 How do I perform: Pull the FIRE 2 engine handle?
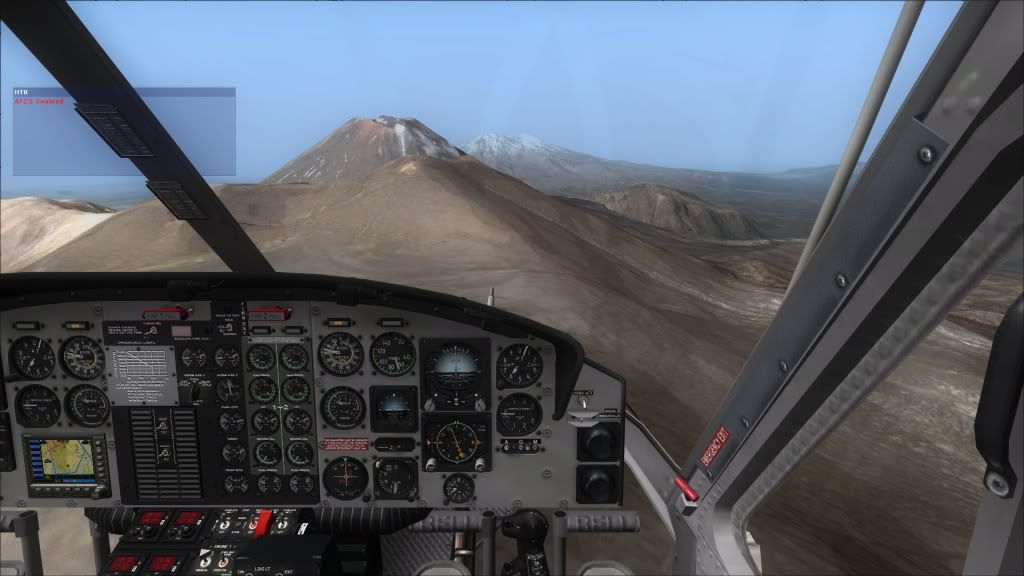pyautogui.click(x=269, y=315)
